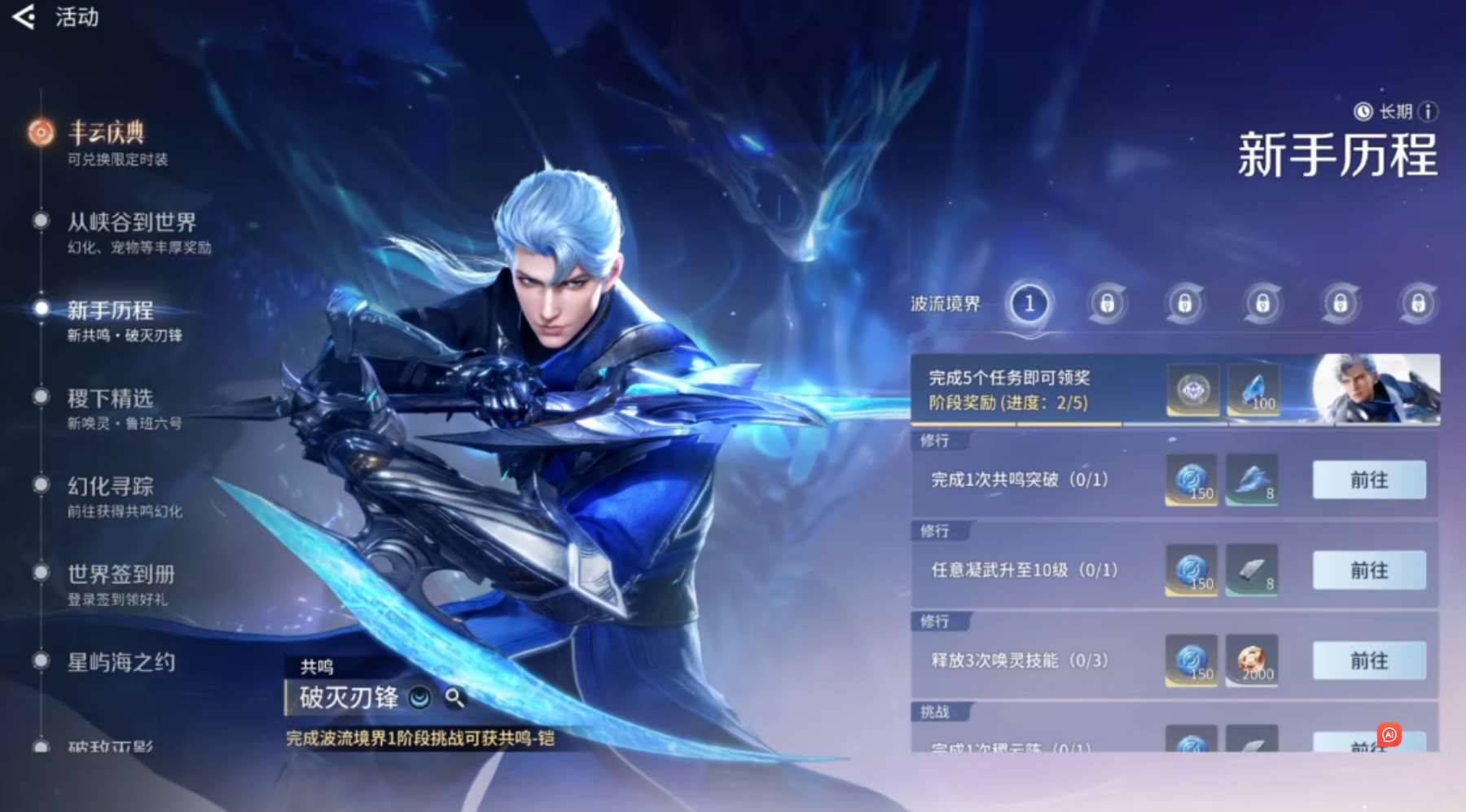Click the back arrow to exit 活动
The image size is (1466, 812).
coord(24,17)
